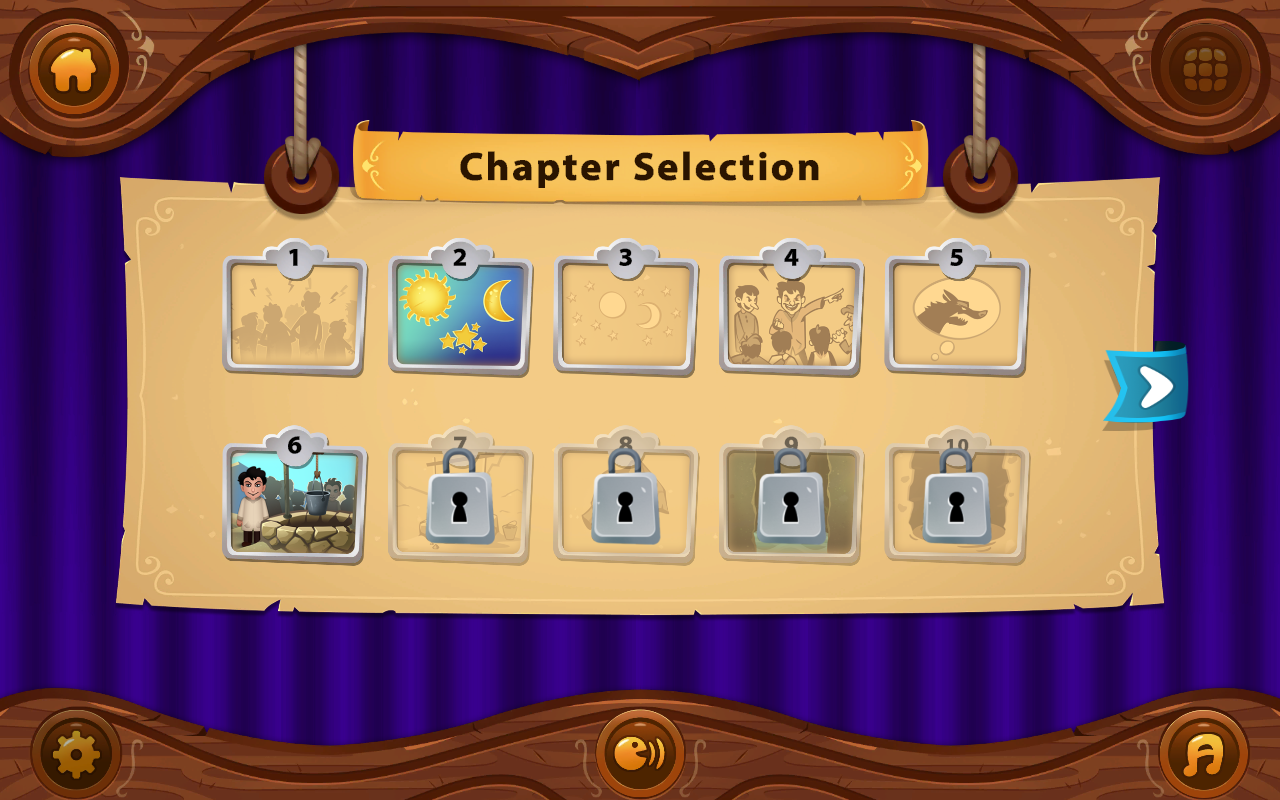
Task: Choose the locked chapter 9 tile
Action: click(791, 500)
